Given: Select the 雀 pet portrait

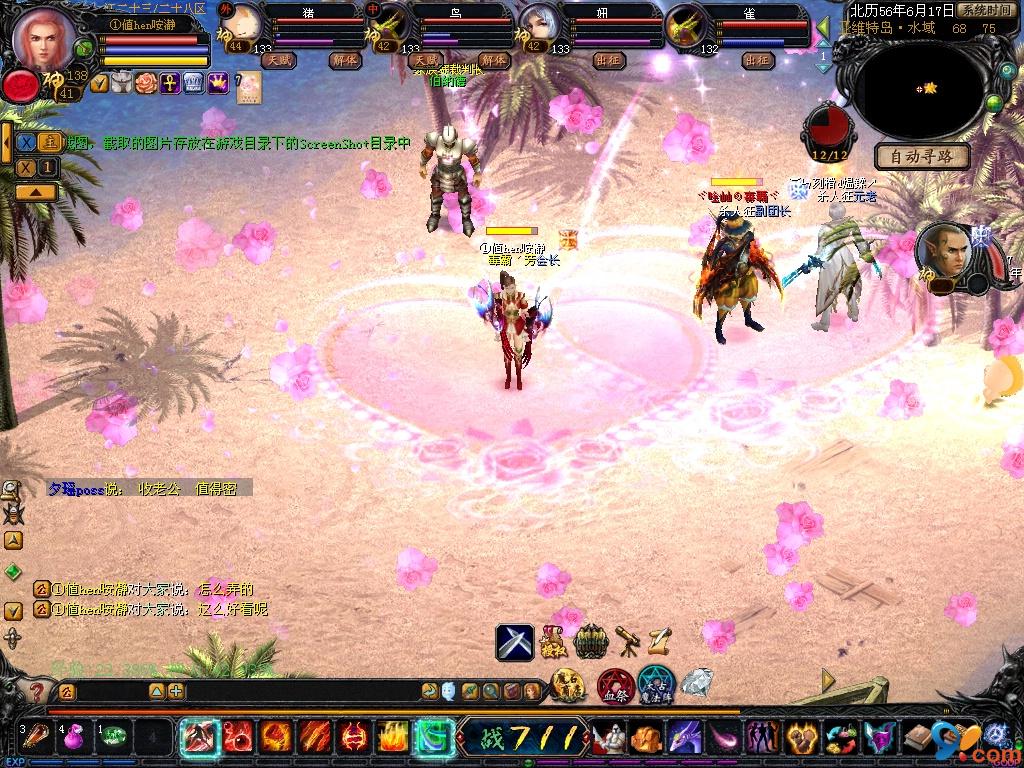Looking at the screenshot, I should tap(687, 26).
